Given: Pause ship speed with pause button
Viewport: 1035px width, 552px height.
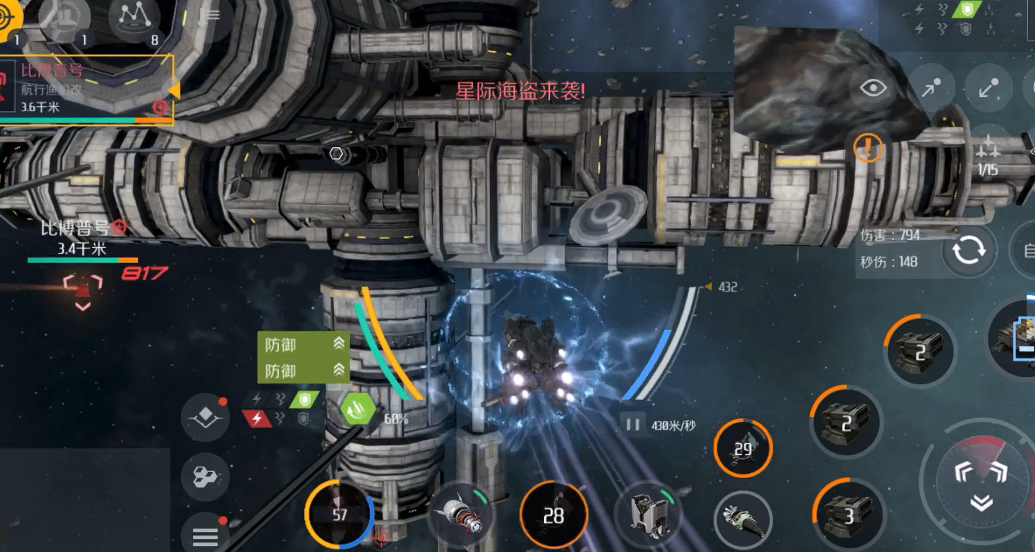Looking at the screenshot, I should click(x=632, y=424).
